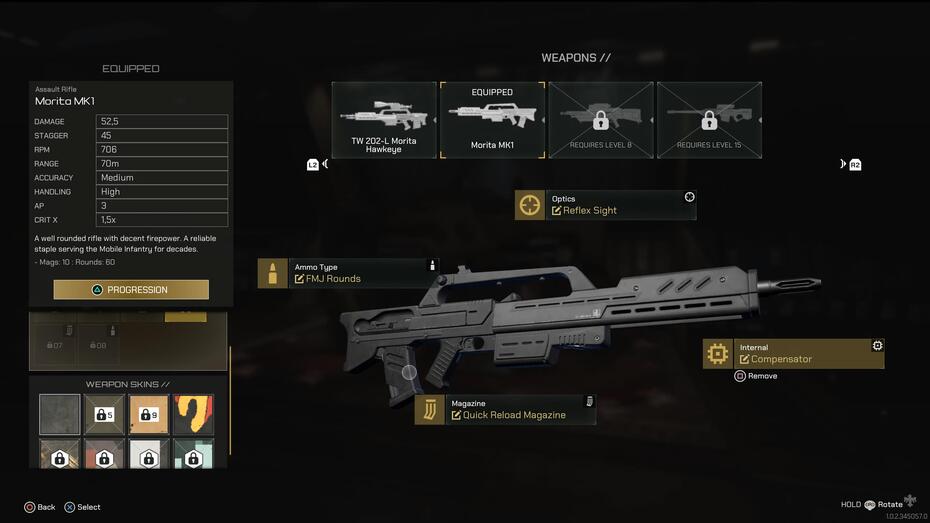
Task: Choose the yellow and red camo skin
Action: click(x=192, y=414)
